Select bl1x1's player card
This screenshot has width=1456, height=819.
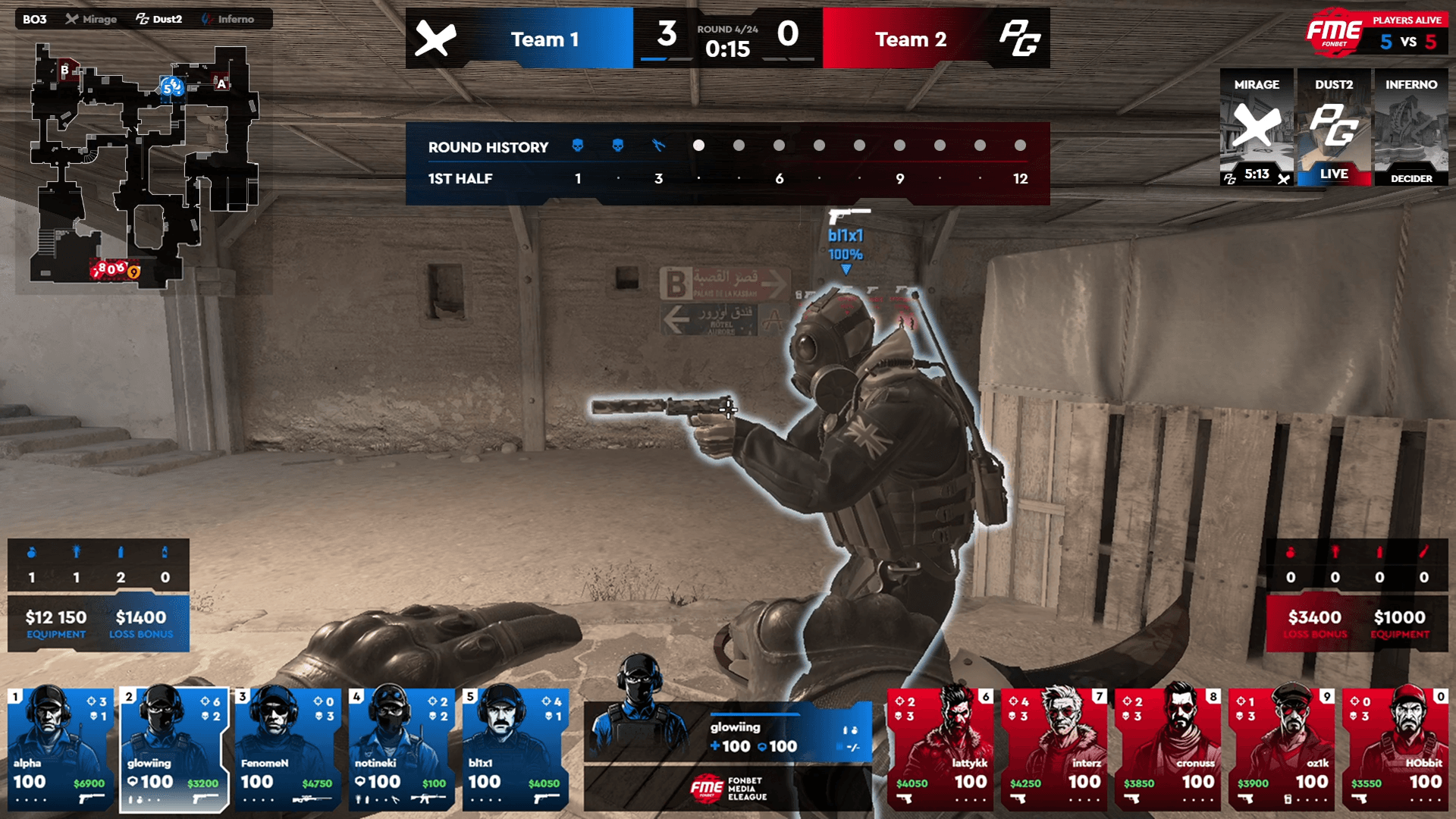[516, 748]
